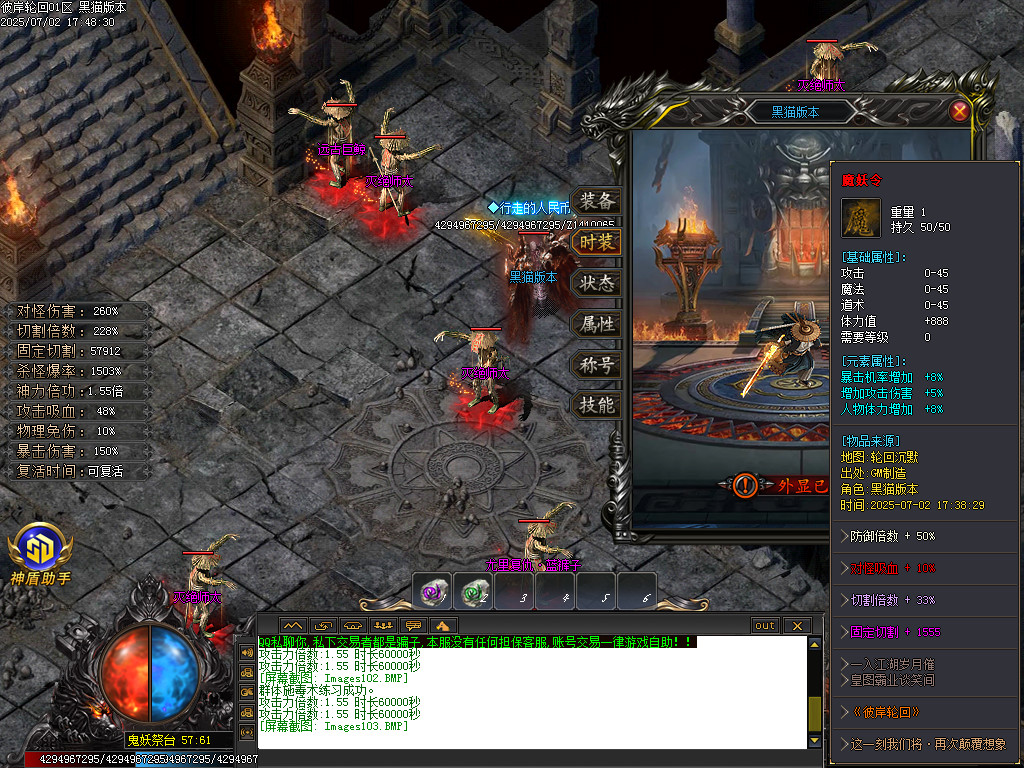Select the 时装 fashion tab
1024x768 pixels.
click(x=596, y=242)
